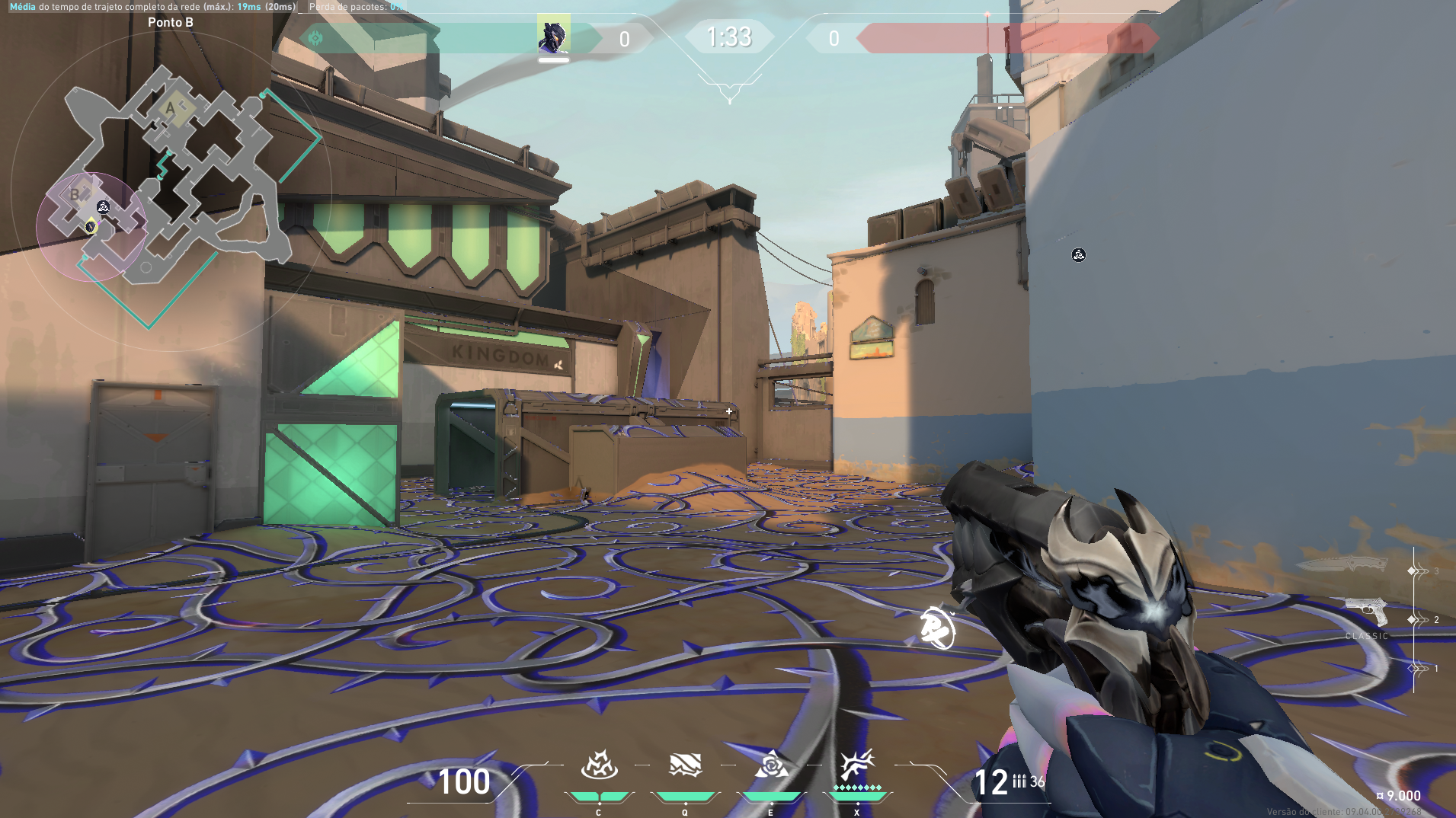The image size is (1456, 818).
Task: Activate the Q ability icon
Action: 684,765
